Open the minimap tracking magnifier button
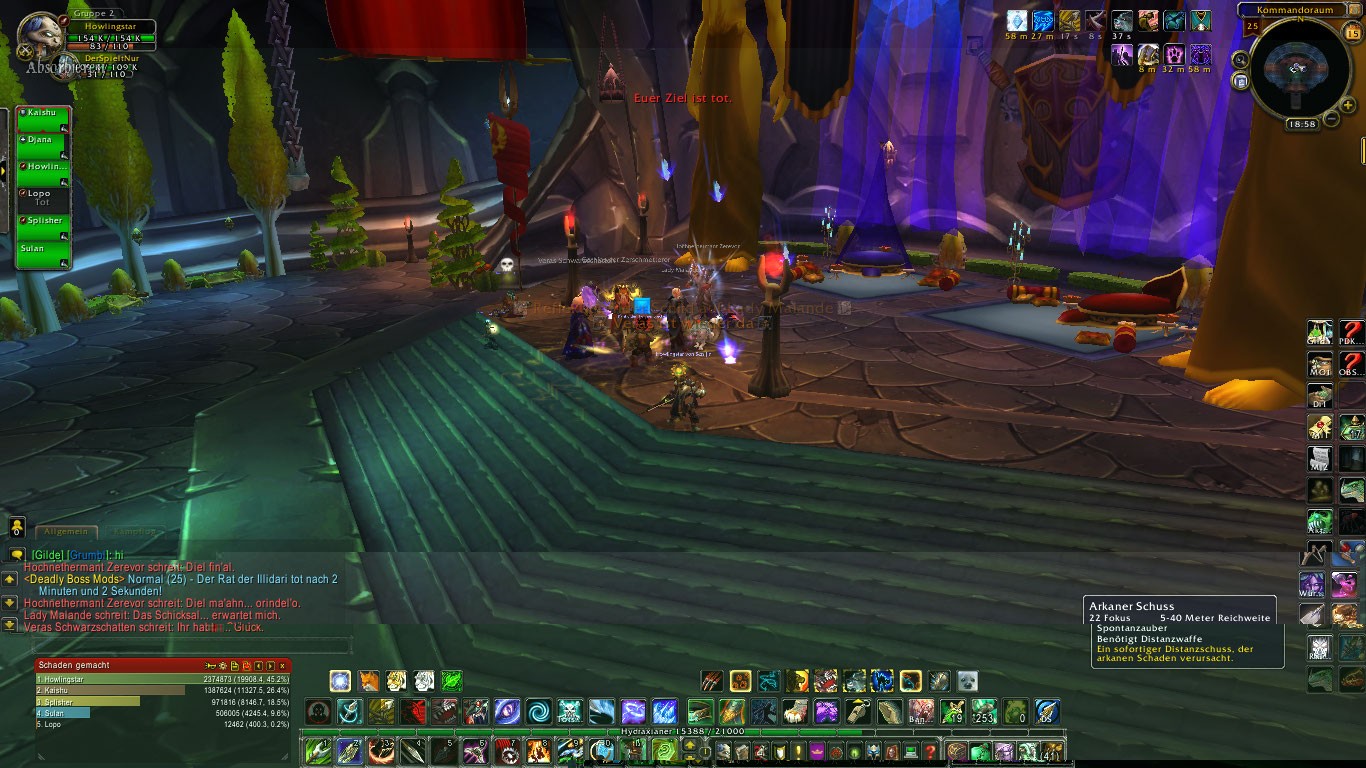Viewport: 1366px width, 768px height. (1241, 60)
